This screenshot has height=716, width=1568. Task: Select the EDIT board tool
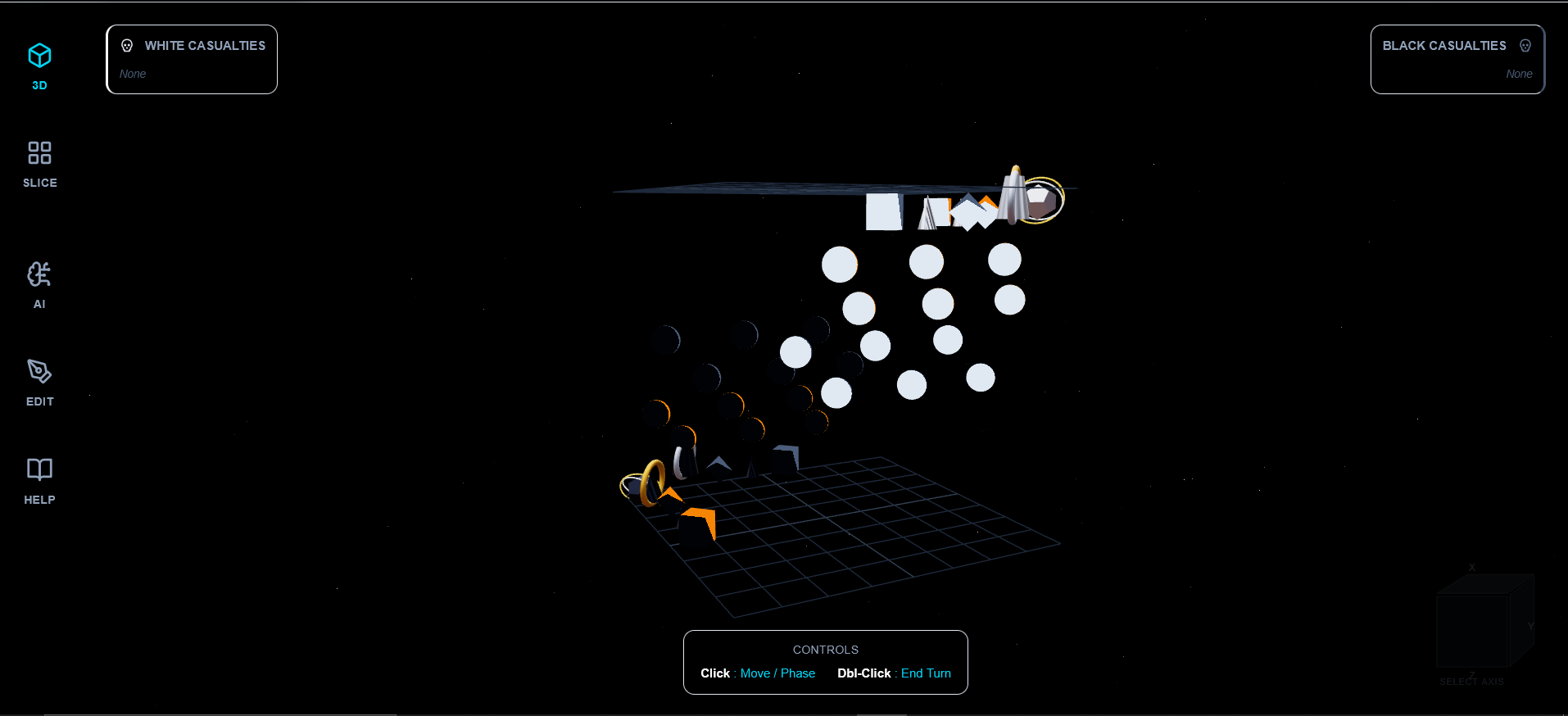click(39, 382)
